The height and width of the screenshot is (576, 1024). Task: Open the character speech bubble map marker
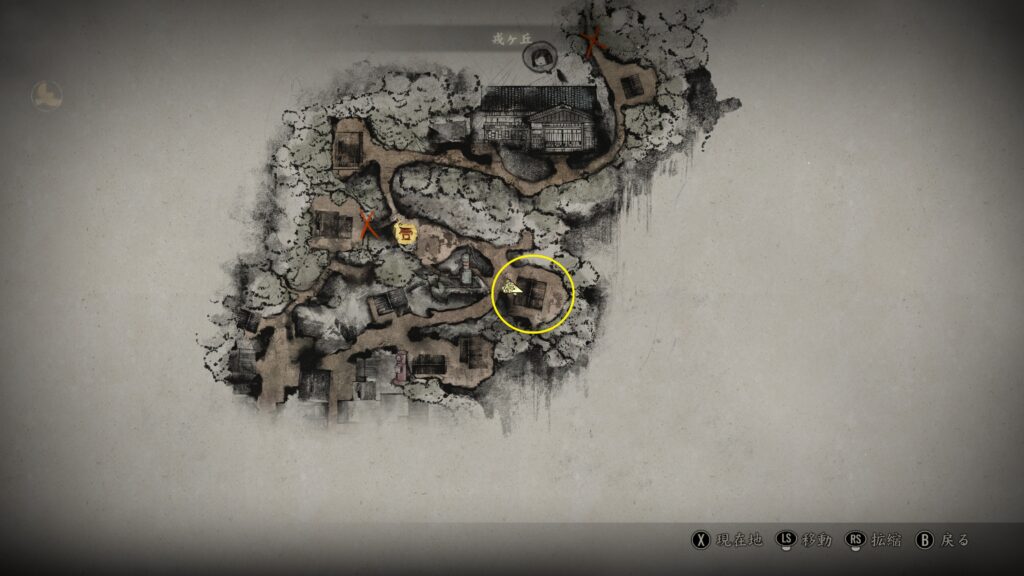pos(541,56)
